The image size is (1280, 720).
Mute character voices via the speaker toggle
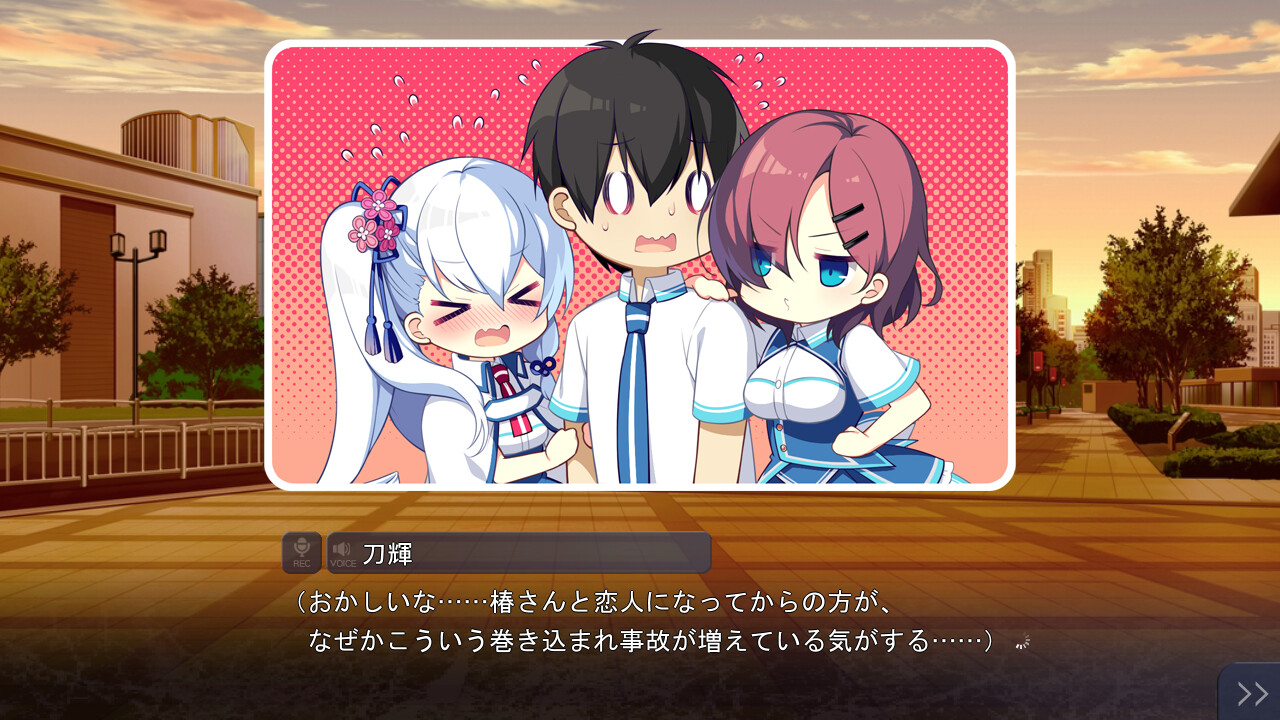[x=340, y=550]
